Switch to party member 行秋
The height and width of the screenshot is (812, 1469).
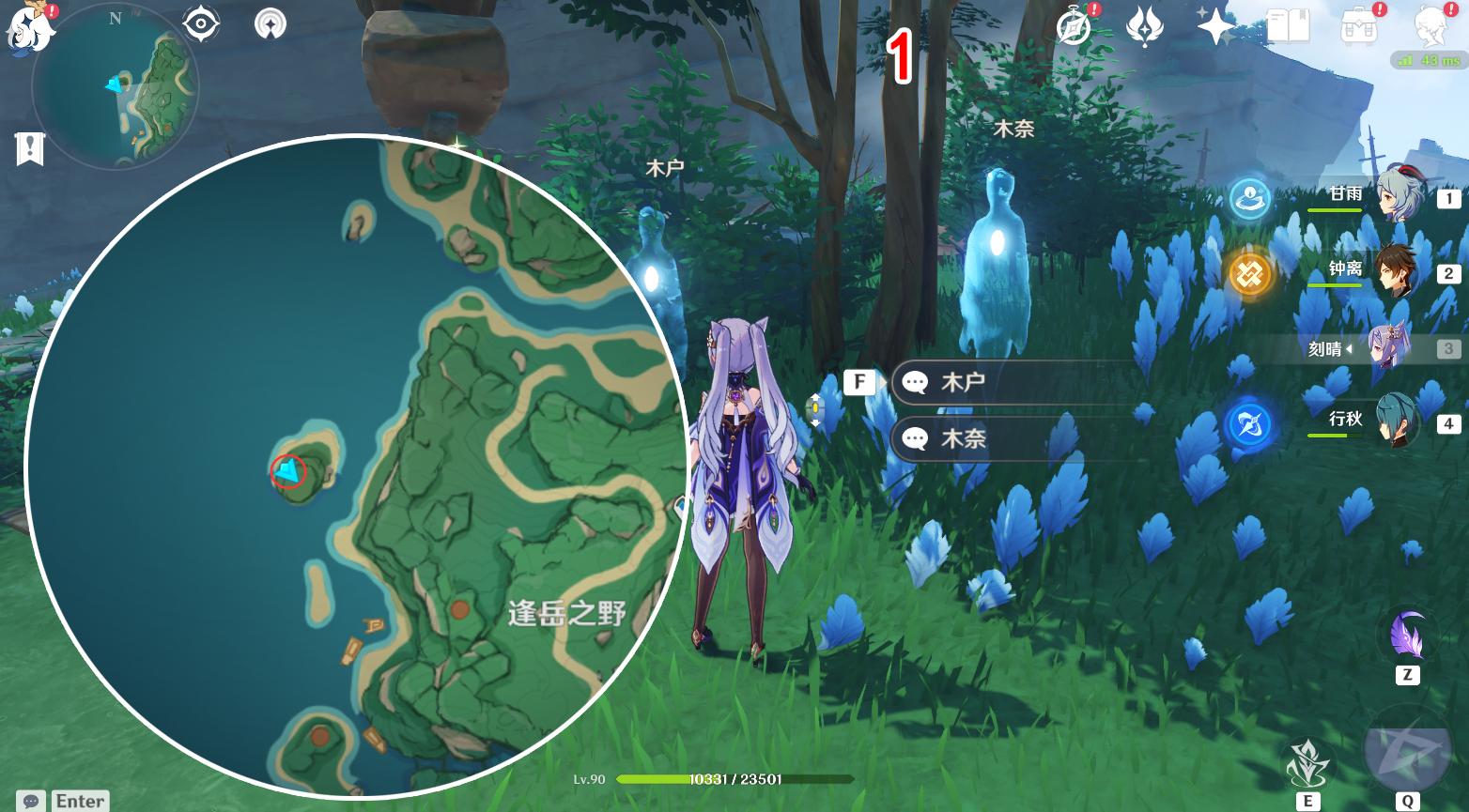[x=1398, y=422]
